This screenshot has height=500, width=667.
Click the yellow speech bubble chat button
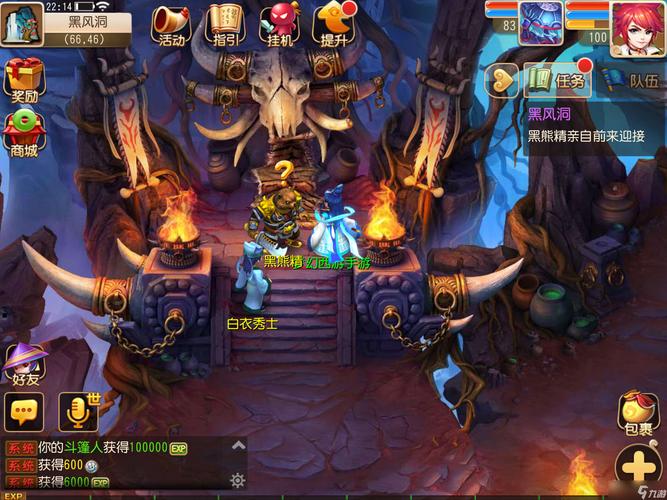tap(24, 411)
